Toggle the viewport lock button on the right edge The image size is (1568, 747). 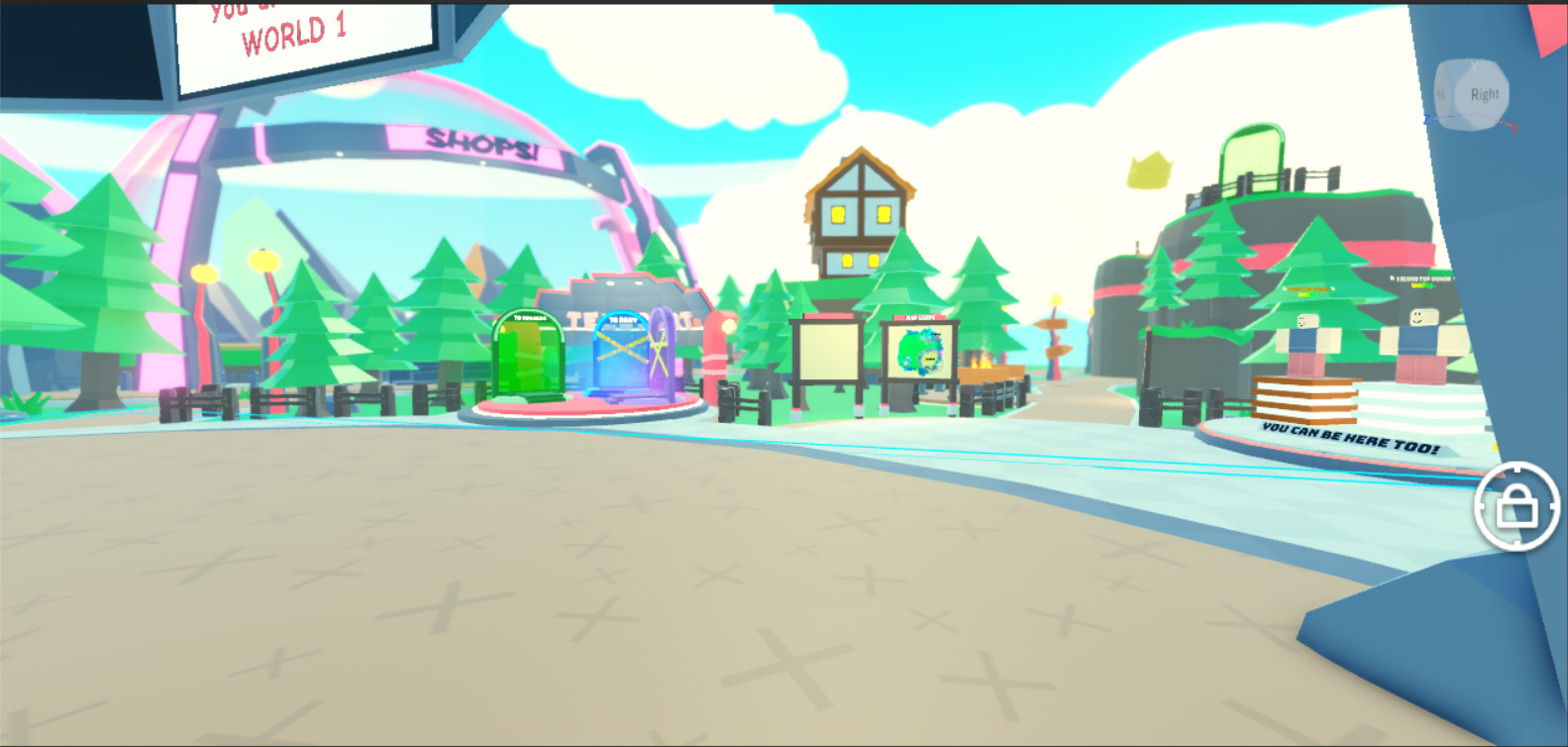click(x=1519, y=507)
